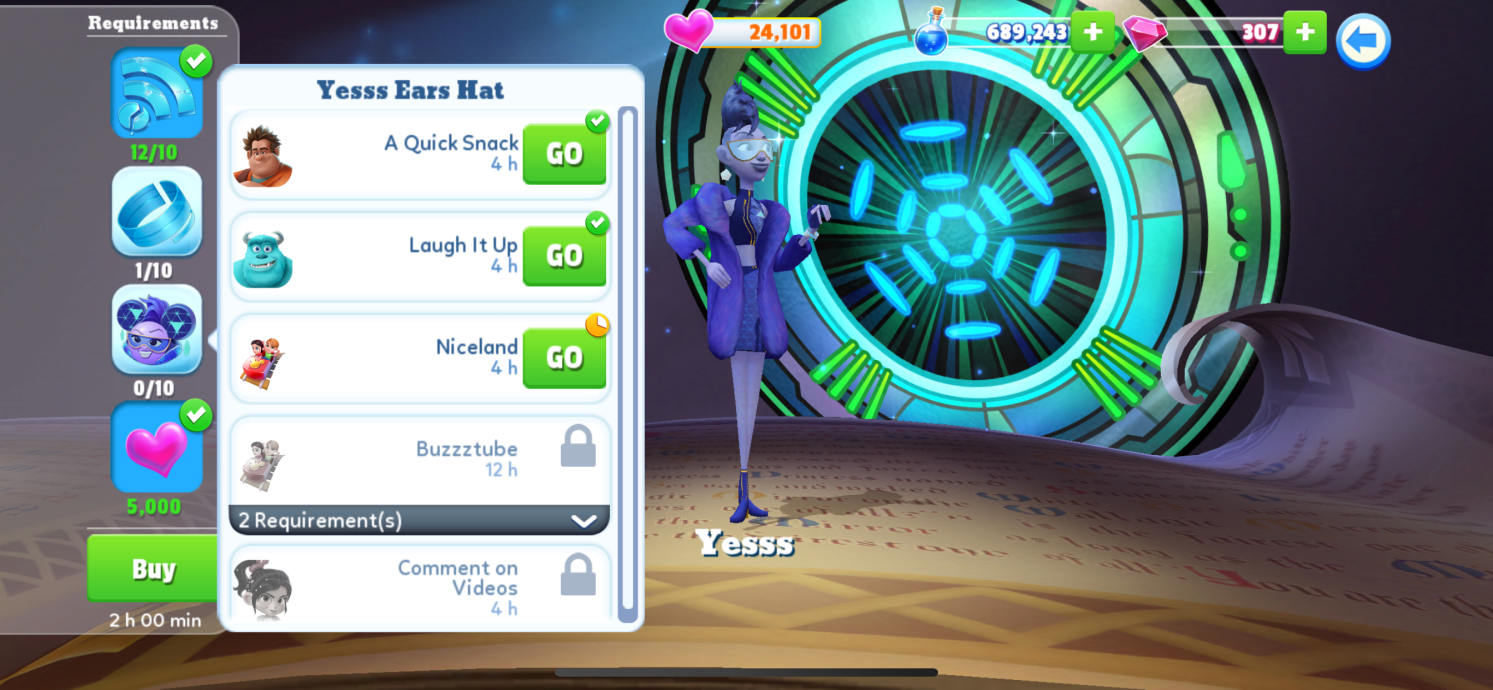Select the blue Wi-Fi signal token requirement

(157, 94)
